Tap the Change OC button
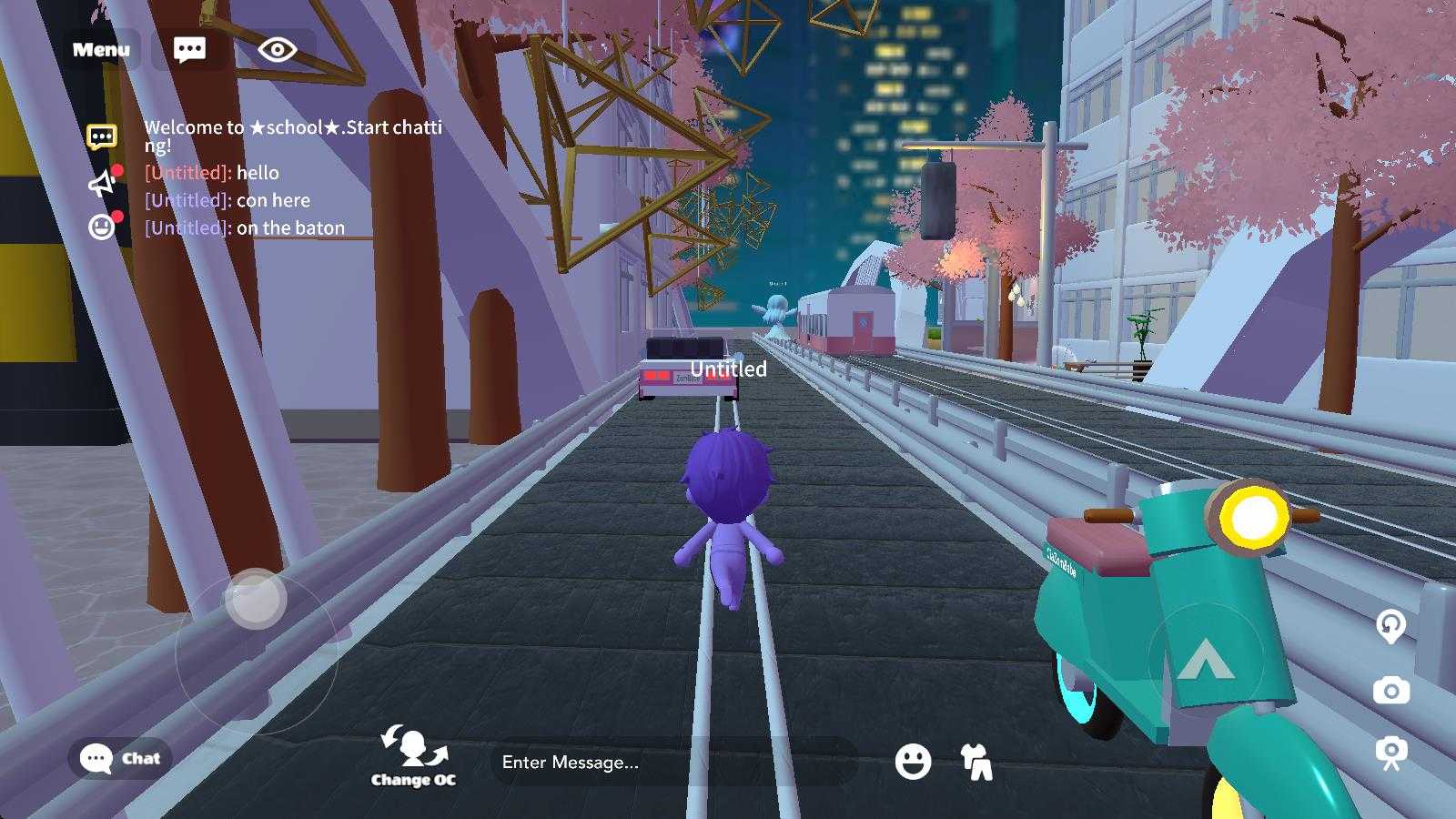The width and height of the screenshot is (1456, 819). [x=413, y=756]
